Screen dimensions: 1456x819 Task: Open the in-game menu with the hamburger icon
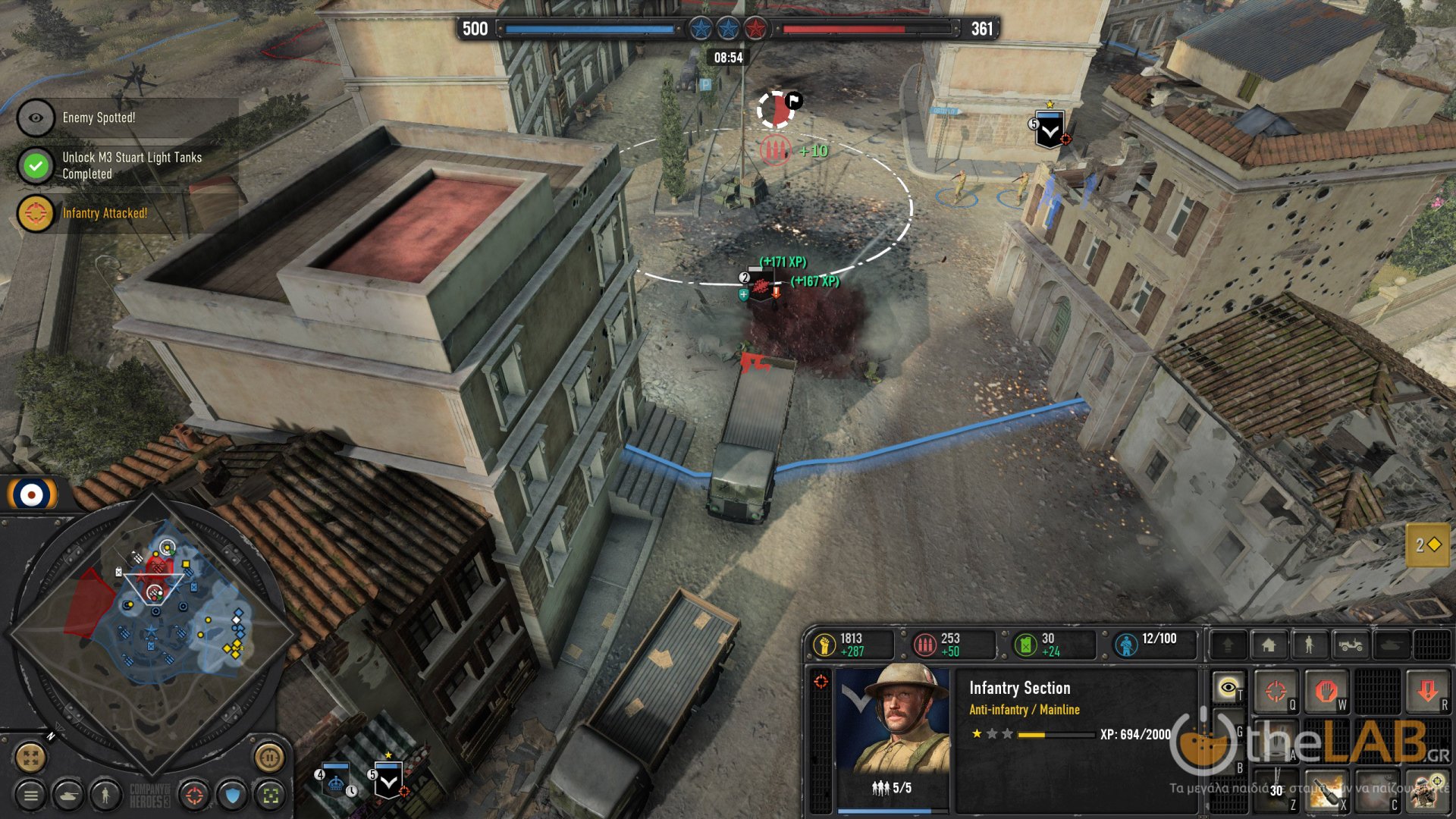(30, 795)
